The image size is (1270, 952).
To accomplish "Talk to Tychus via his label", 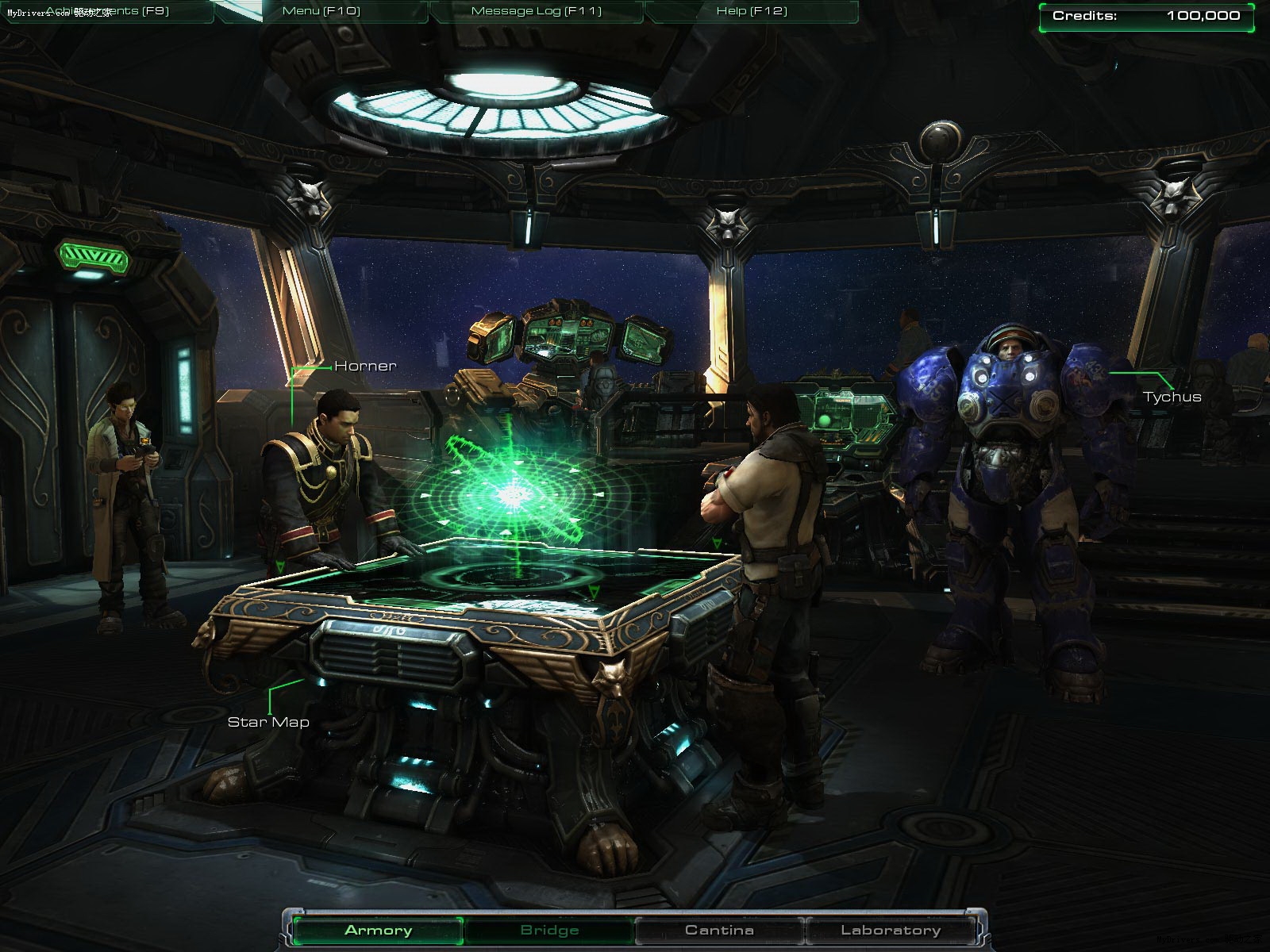I will 1172,397.
